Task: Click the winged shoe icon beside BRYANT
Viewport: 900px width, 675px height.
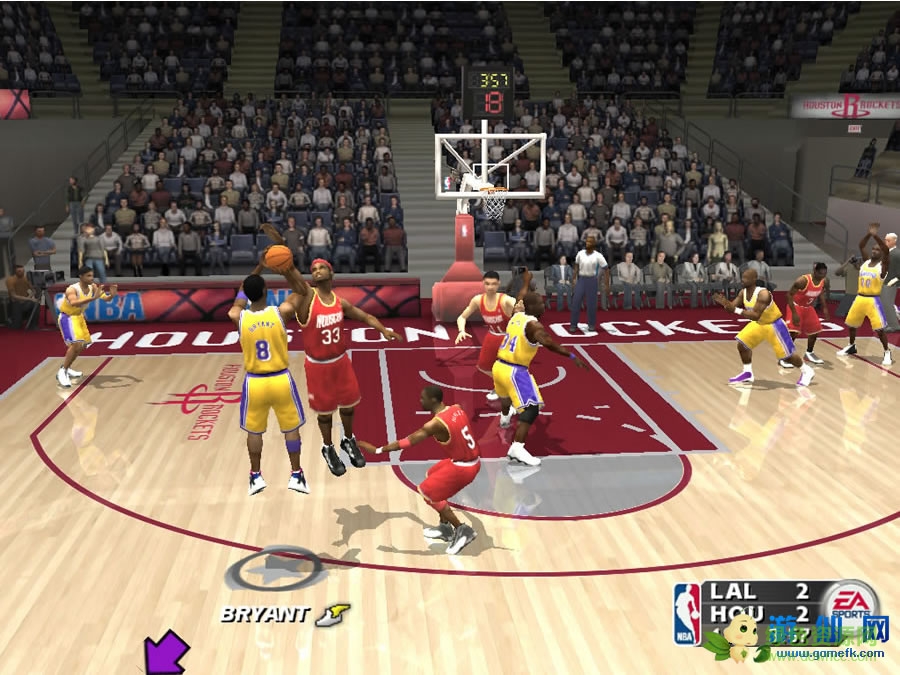Action: click(x=333, y=614)
